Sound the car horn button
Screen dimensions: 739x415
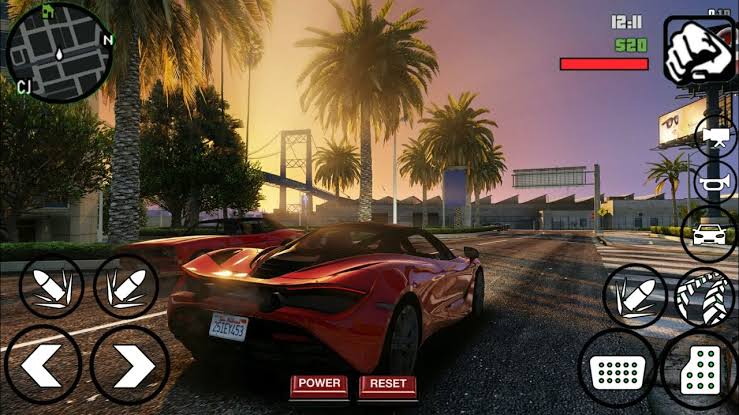click(714, 183)
